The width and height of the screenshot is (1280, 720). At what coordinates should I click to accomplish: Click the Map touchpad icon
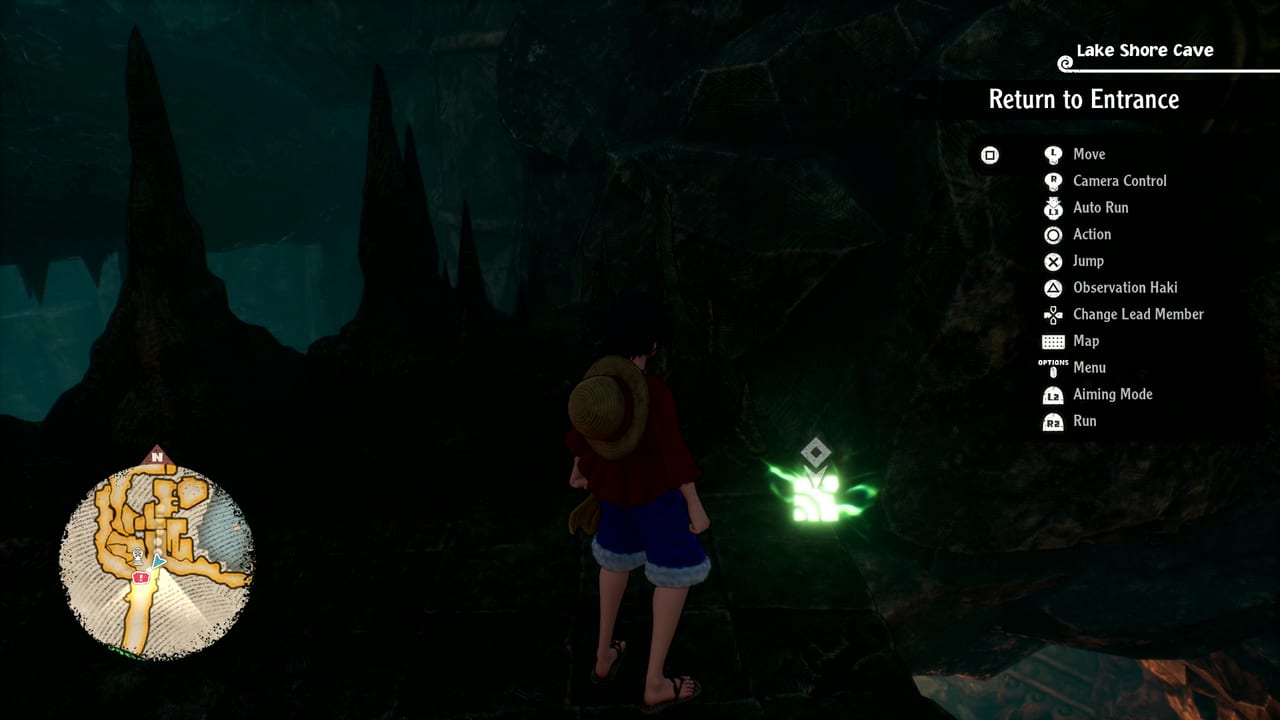1053,341
